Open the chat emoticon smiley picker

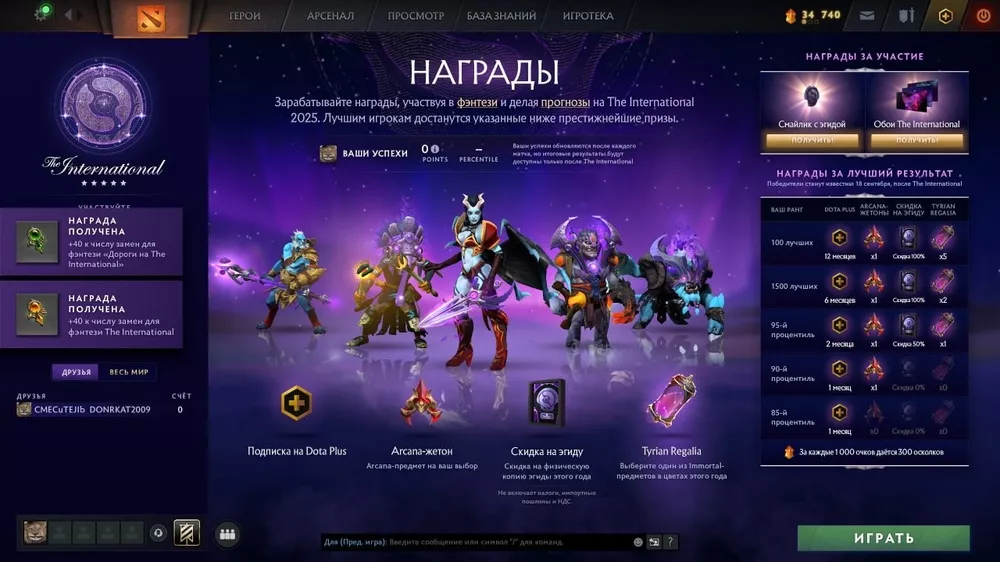638,542
